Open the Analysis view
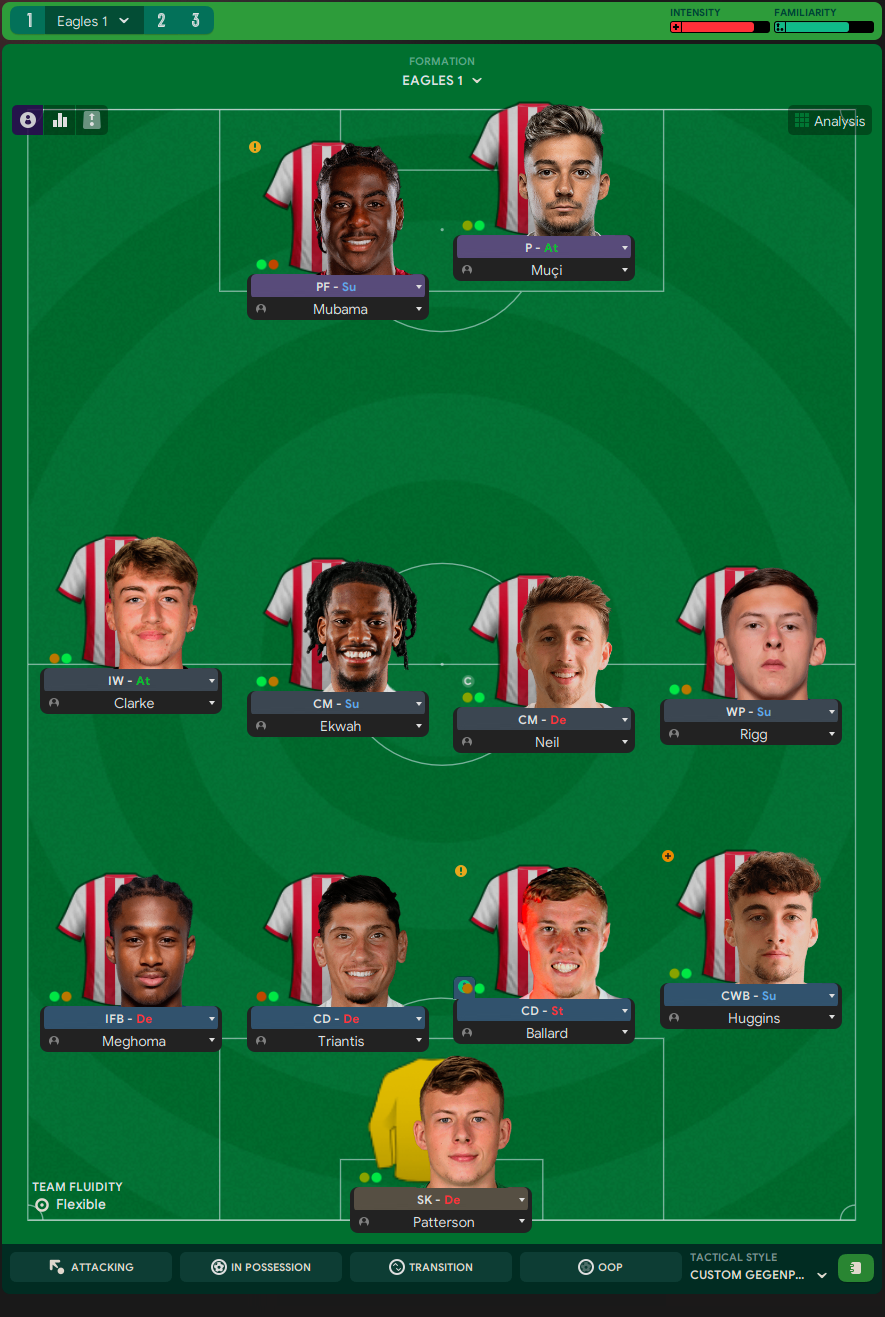Image resolution: width=885 pixels, height=1317 pixels. tap(829, 121)
